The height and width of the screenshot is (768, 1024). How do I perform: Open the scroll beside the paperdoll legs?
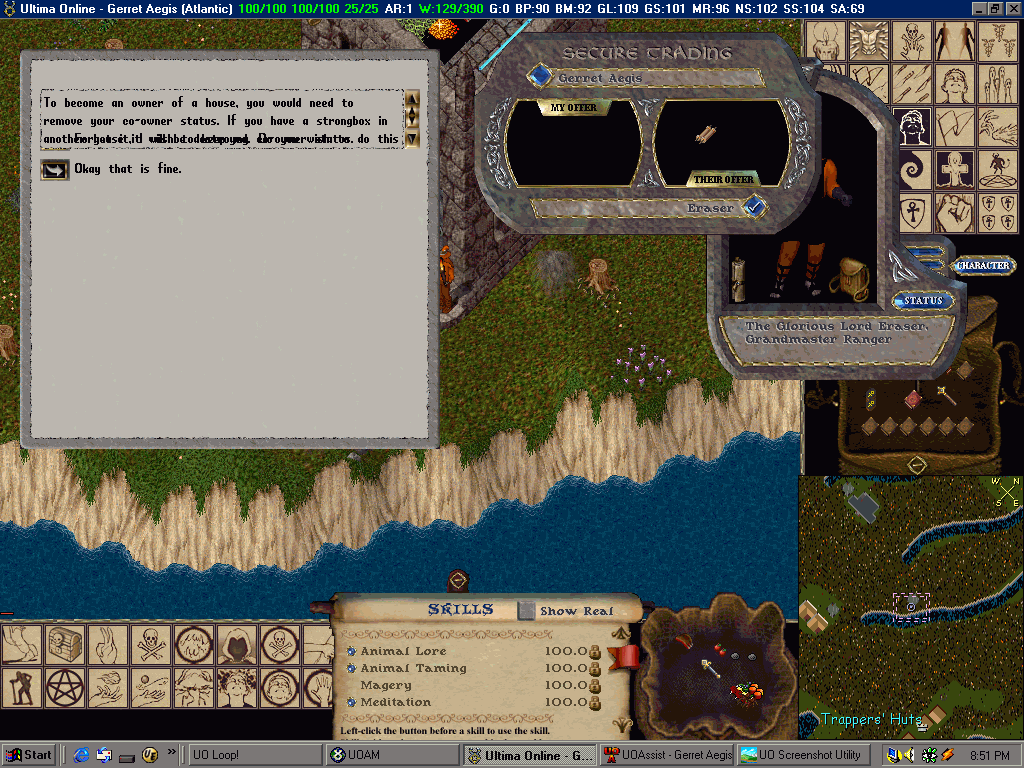[x=741, y=277]
